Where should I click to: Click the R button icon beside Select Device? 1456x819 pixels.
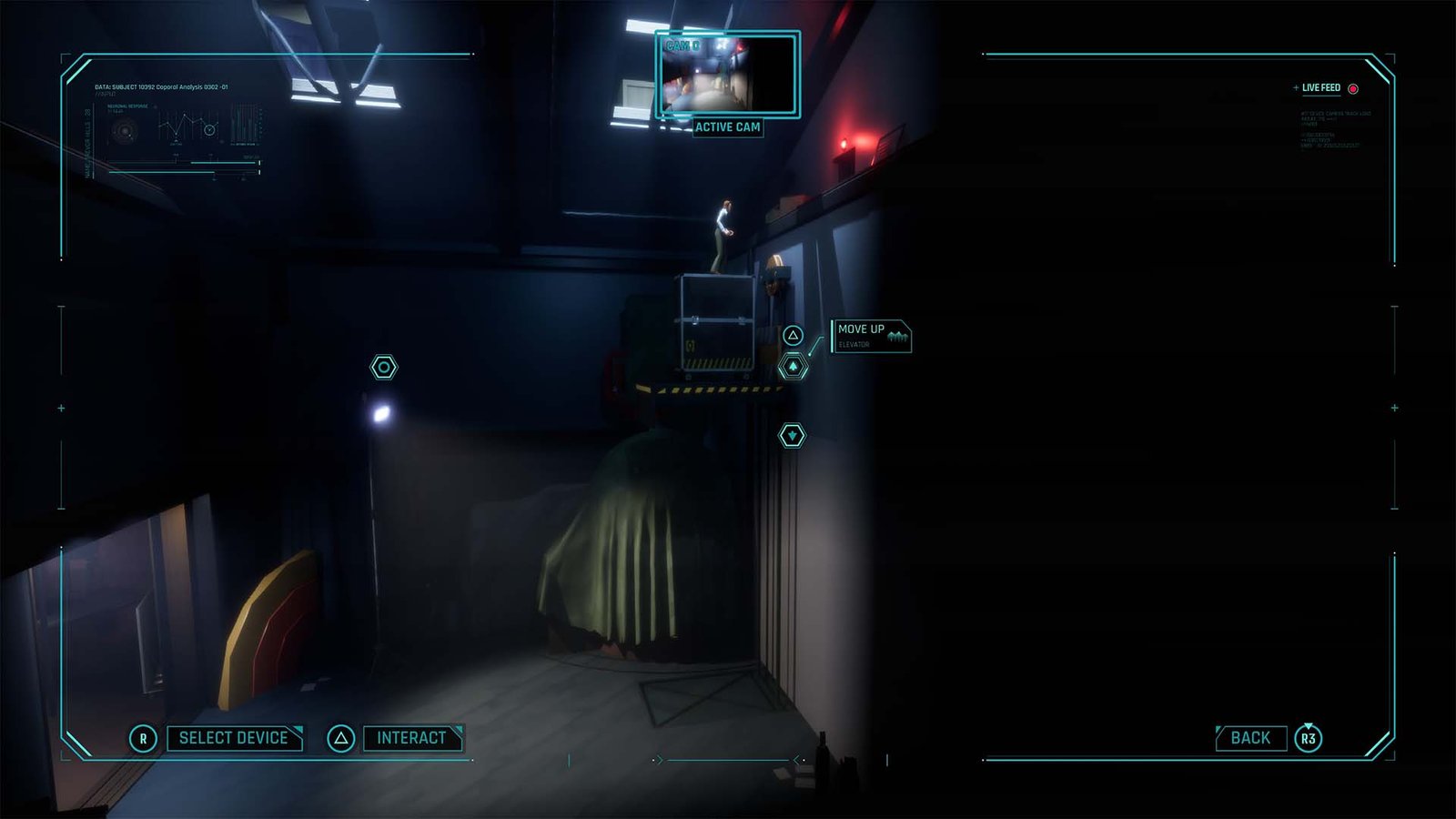click(142, 738)
